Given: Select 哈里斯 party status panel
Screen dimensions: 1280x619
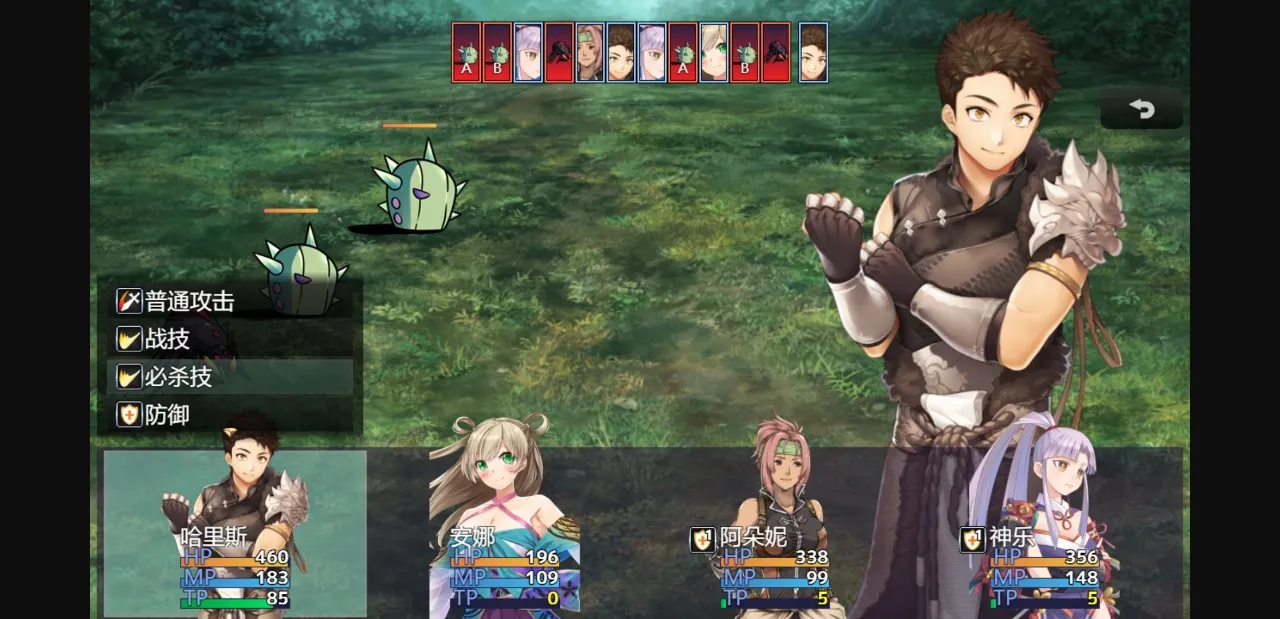Looking at the screenshot, I should click(x=235, y=534).
